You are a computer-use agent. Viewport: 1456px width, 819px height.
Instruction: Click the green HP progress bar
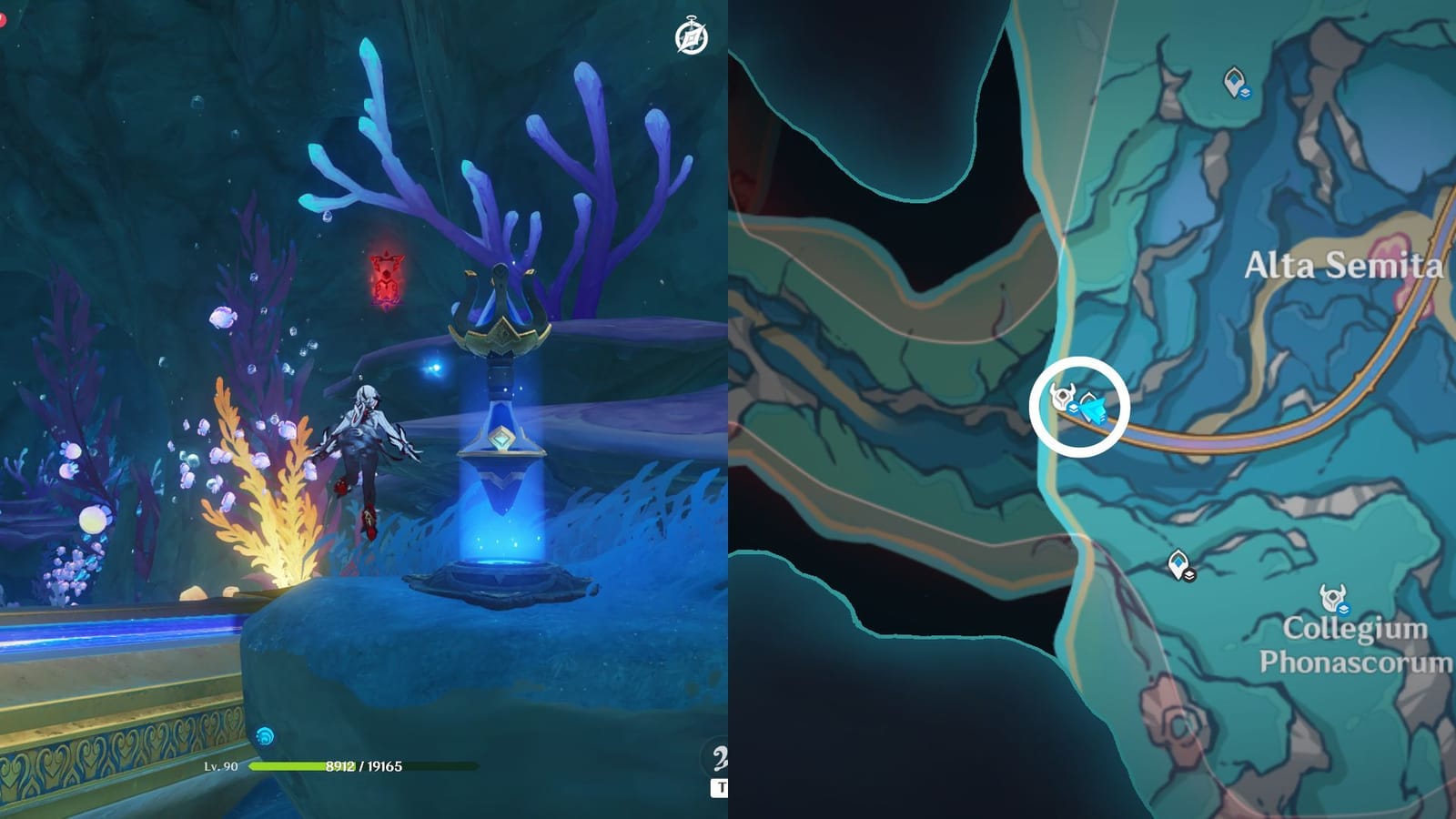(x=300, y=764)
